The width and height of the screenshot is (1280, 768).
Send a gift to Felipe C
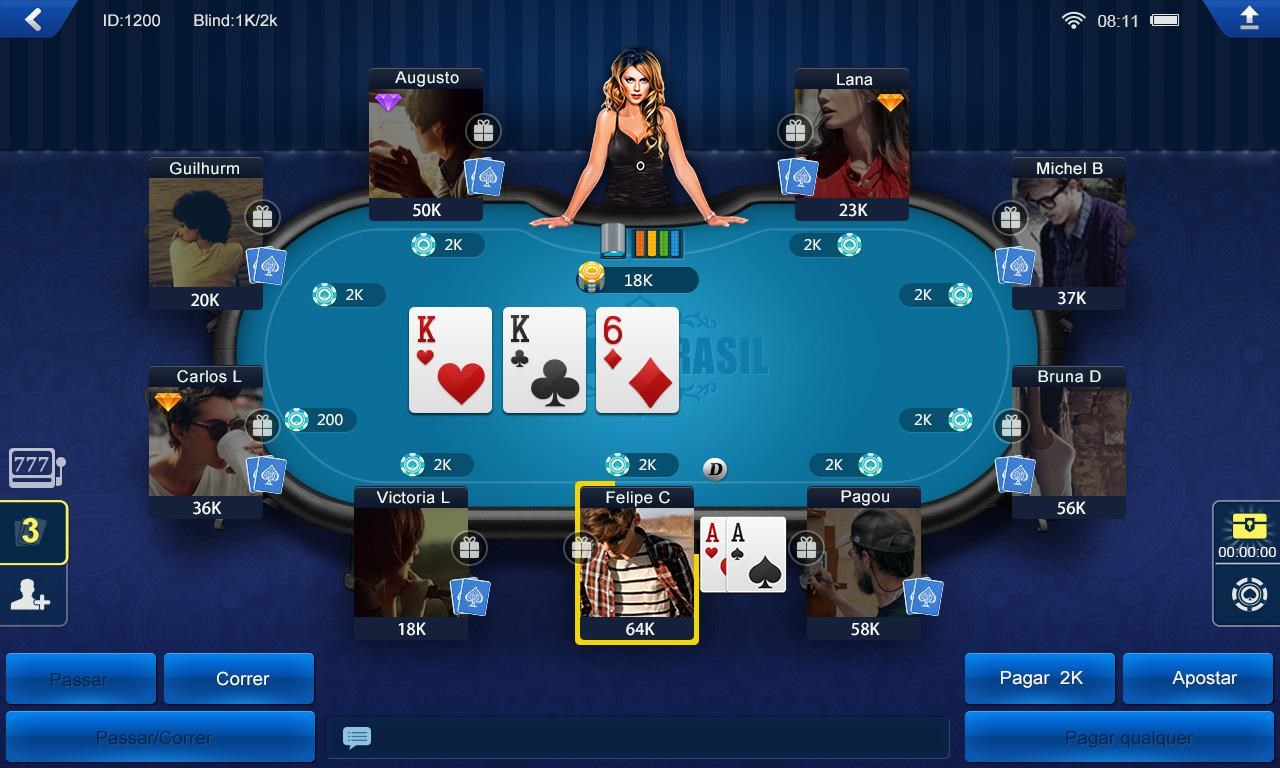[x=582, y=547]
